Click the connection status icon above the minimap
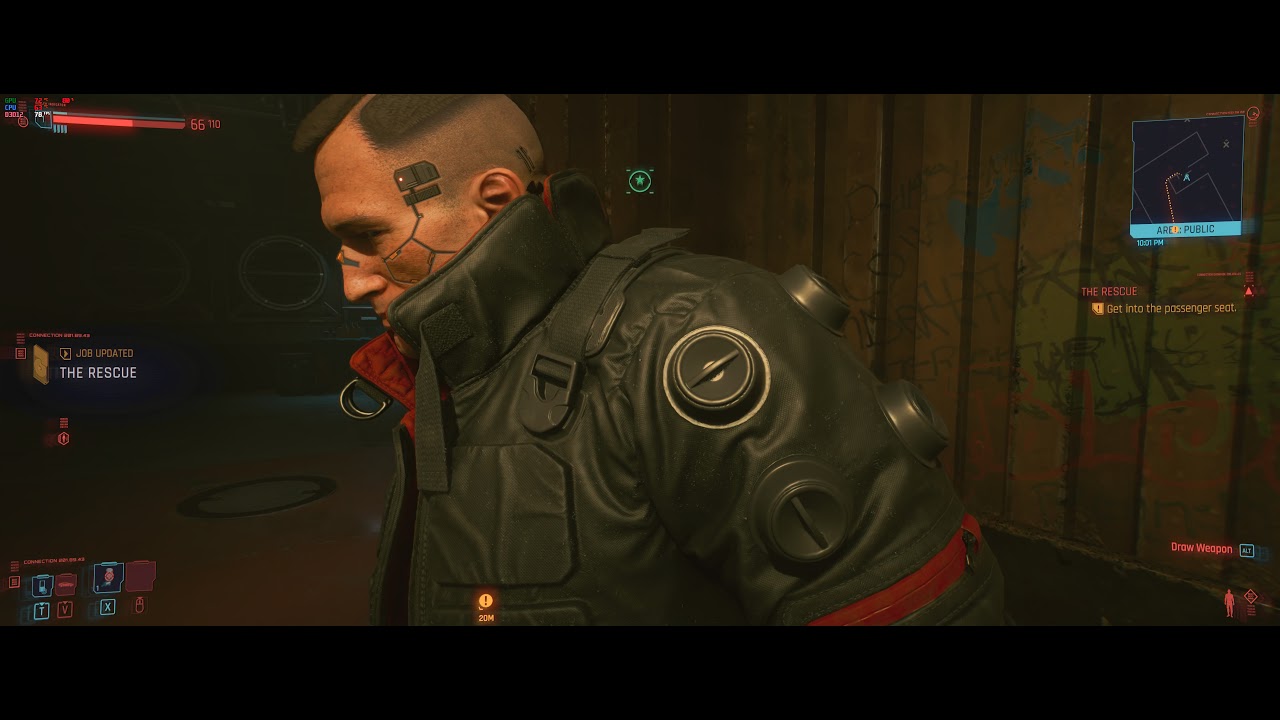The width and height of the screenshot is (1280, 720). (x=1253, y=112)
